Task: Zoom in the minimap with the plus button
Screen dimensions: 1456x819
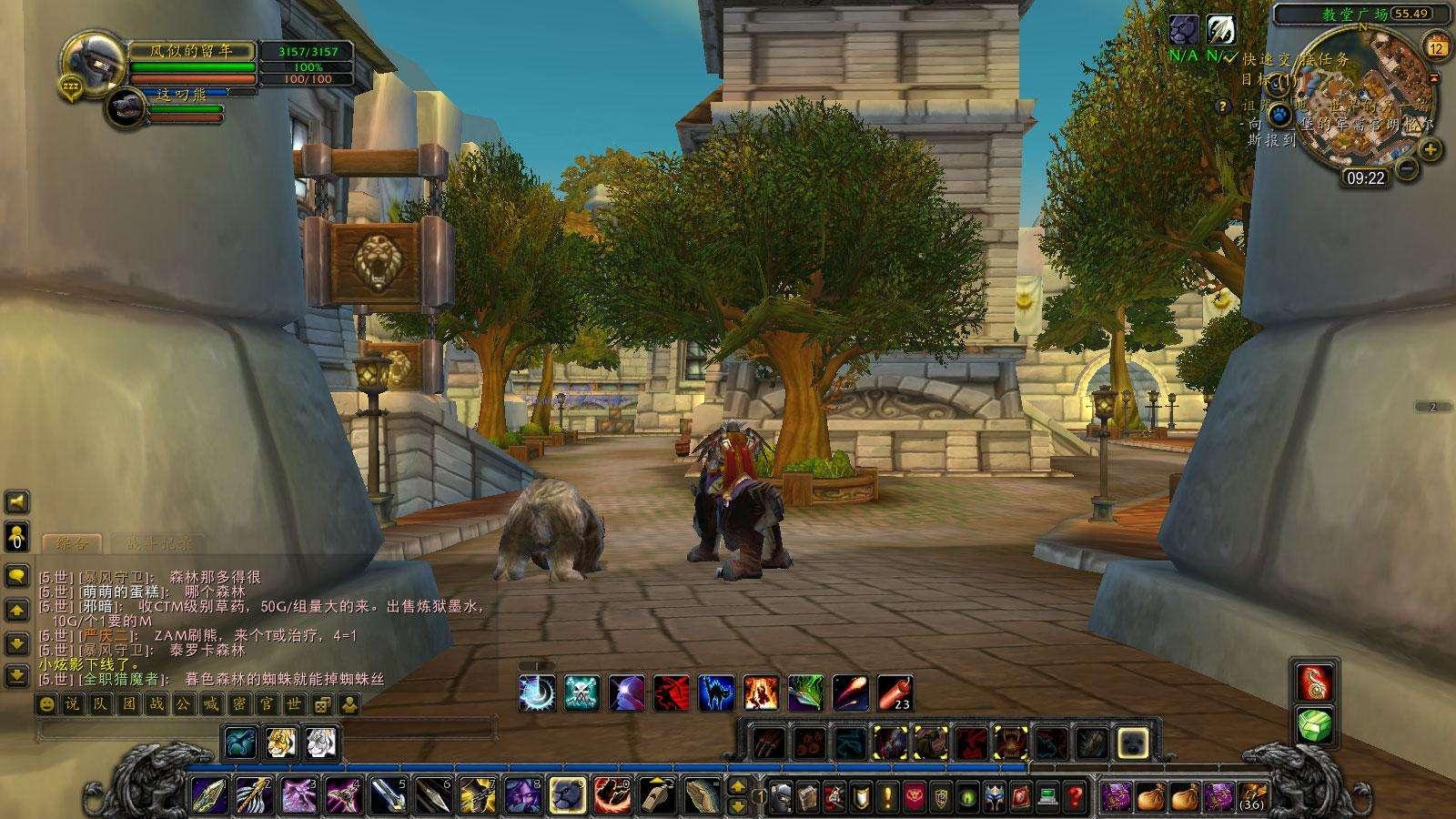Action: pyautogui.click(x=1430, y=149)
